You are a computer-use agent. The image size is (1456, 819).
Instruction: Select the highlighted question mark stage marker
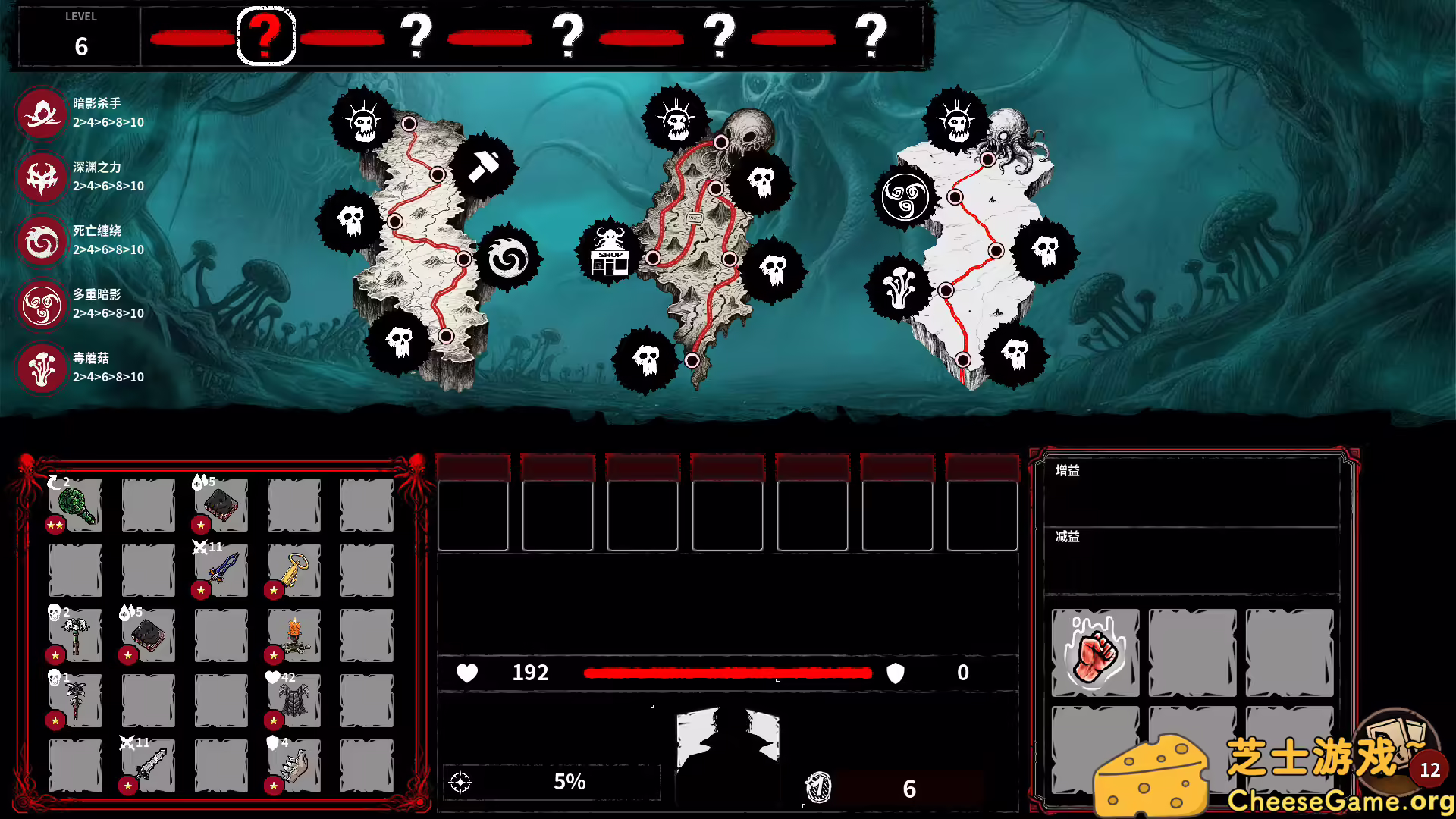(x=265, y=35)
